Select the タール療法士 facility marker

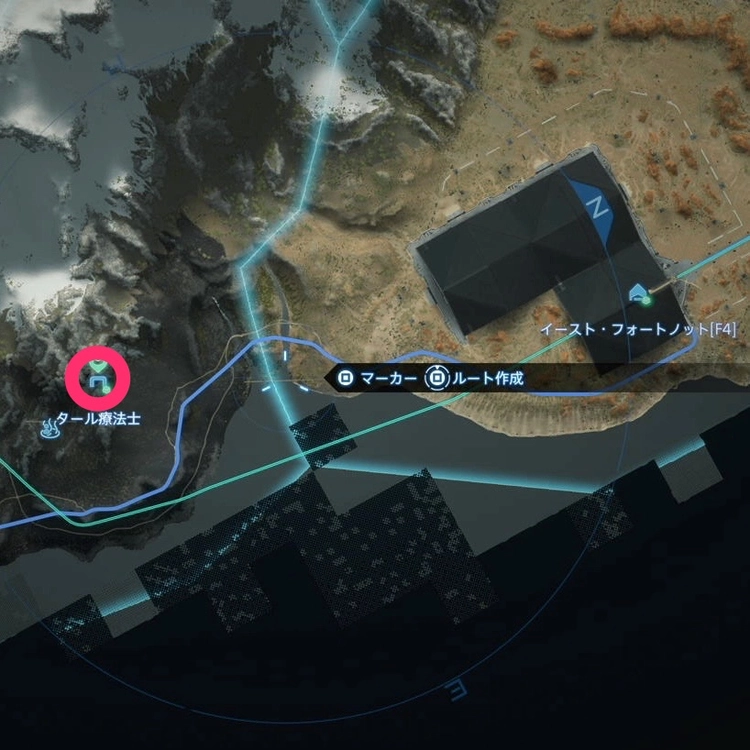[x=97, y=377]
